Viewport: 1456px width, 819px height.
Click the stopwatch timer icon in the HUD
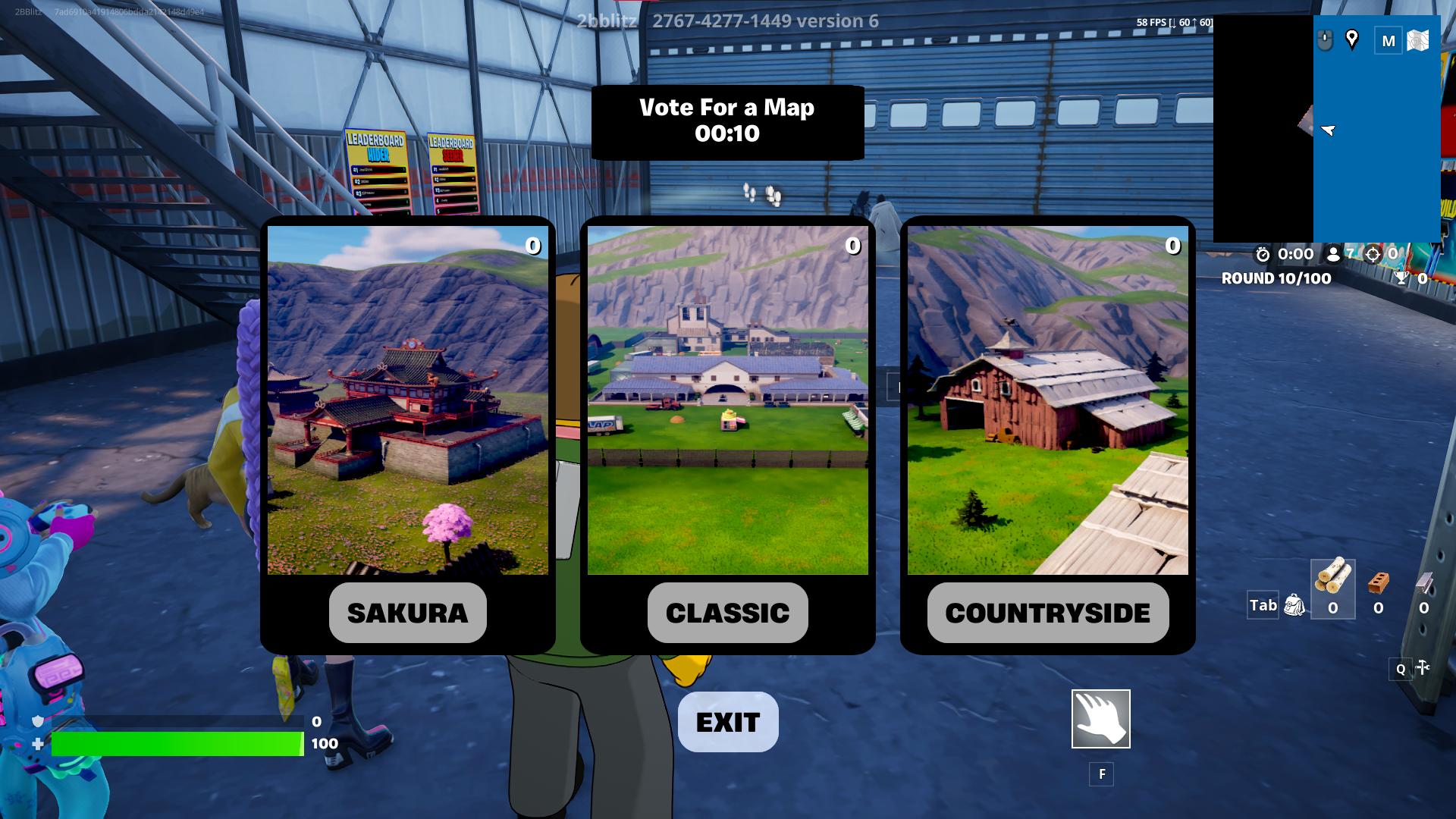click(x=1263, y=256)
